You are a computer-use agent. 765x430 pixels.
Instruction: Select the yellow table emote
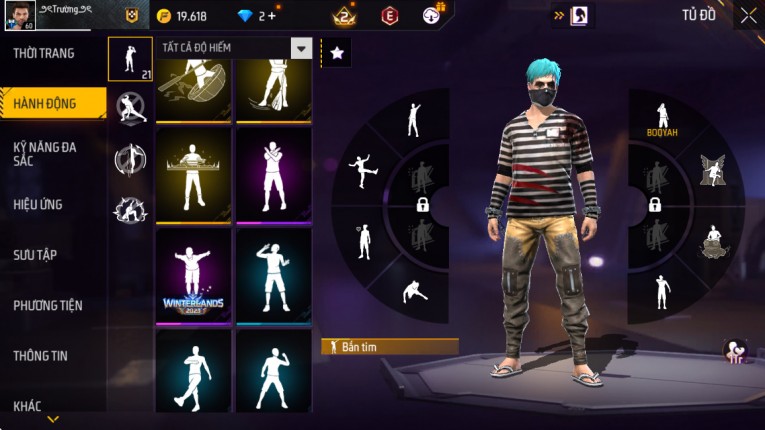click(x=193, y=172)
